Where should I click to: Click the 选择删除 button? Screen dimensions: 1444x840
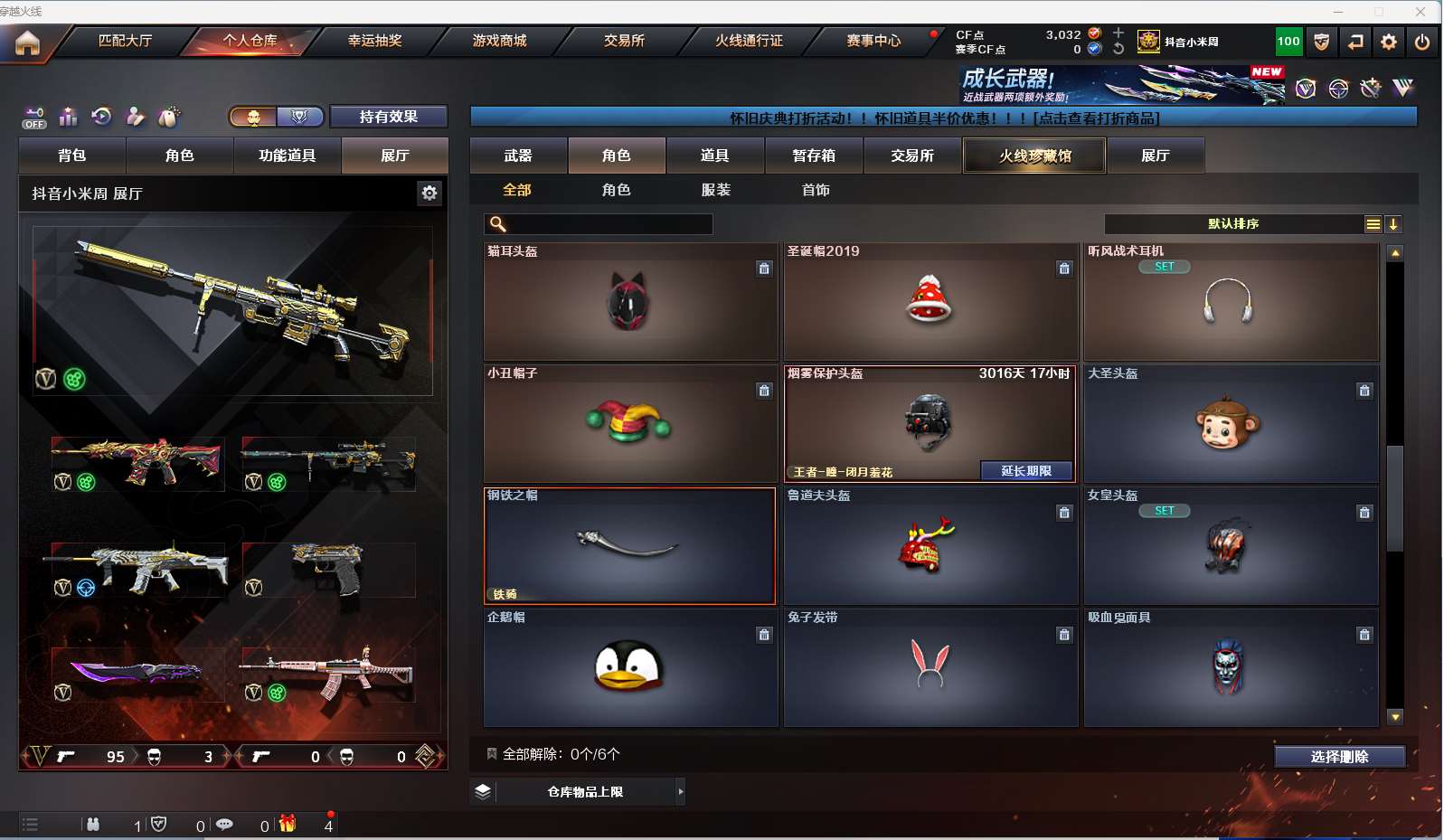[1339, 757]
